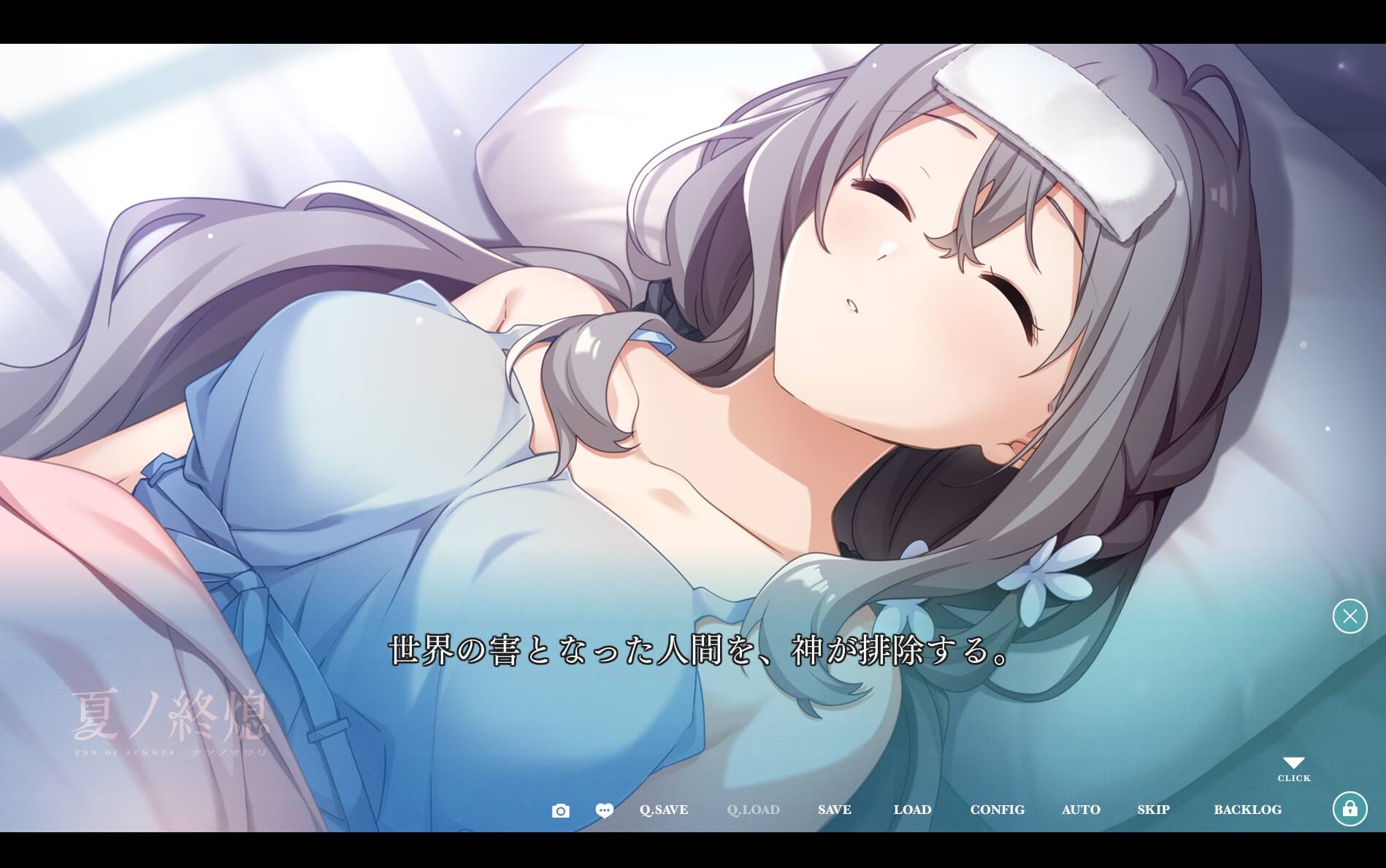Click the CLICK advance indicator
Viewport: 1386px width, 868px height.
point(1293,778)
